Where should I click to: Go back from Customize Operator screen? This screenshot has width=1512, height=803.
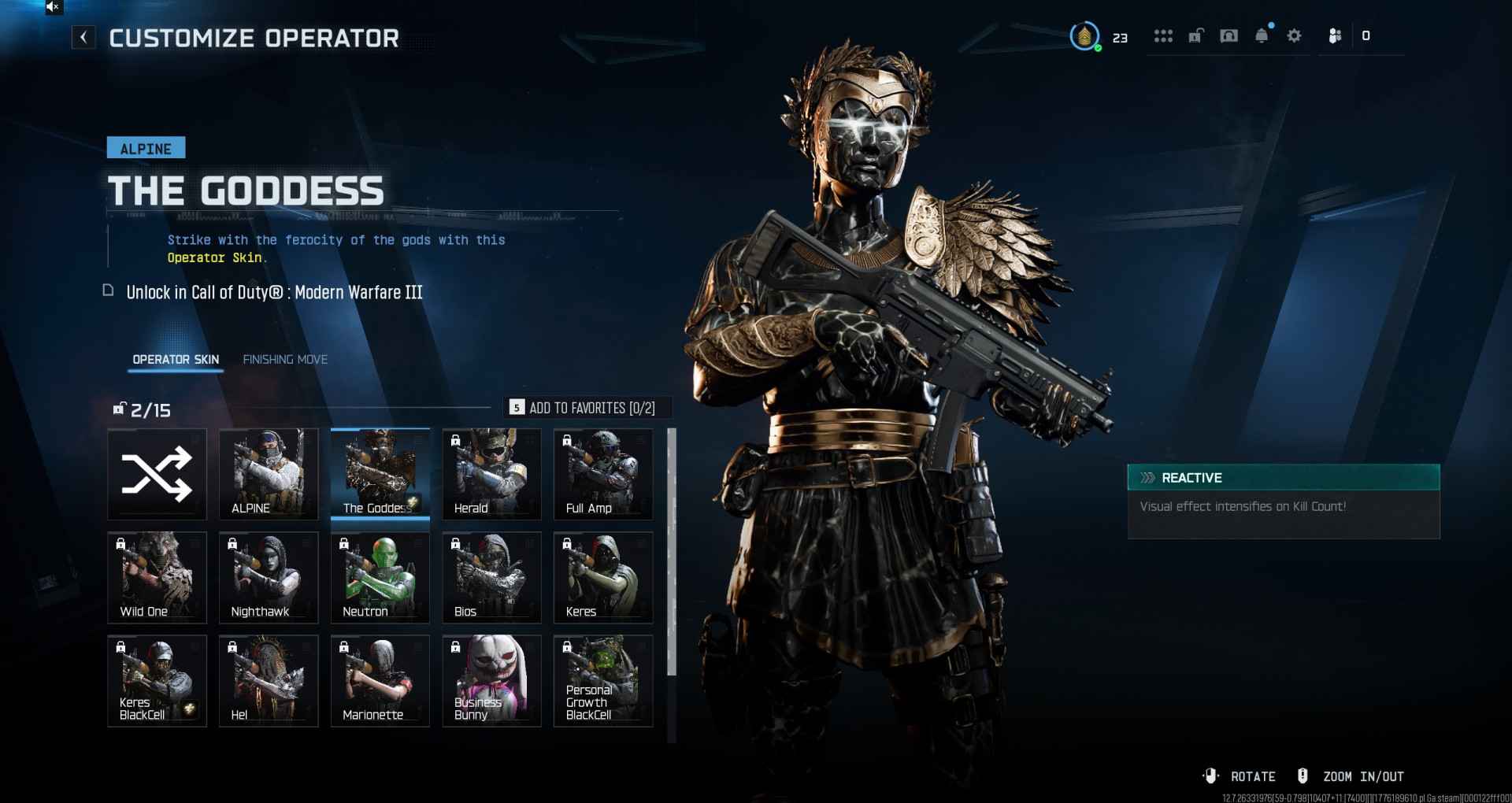click(83, 37)
